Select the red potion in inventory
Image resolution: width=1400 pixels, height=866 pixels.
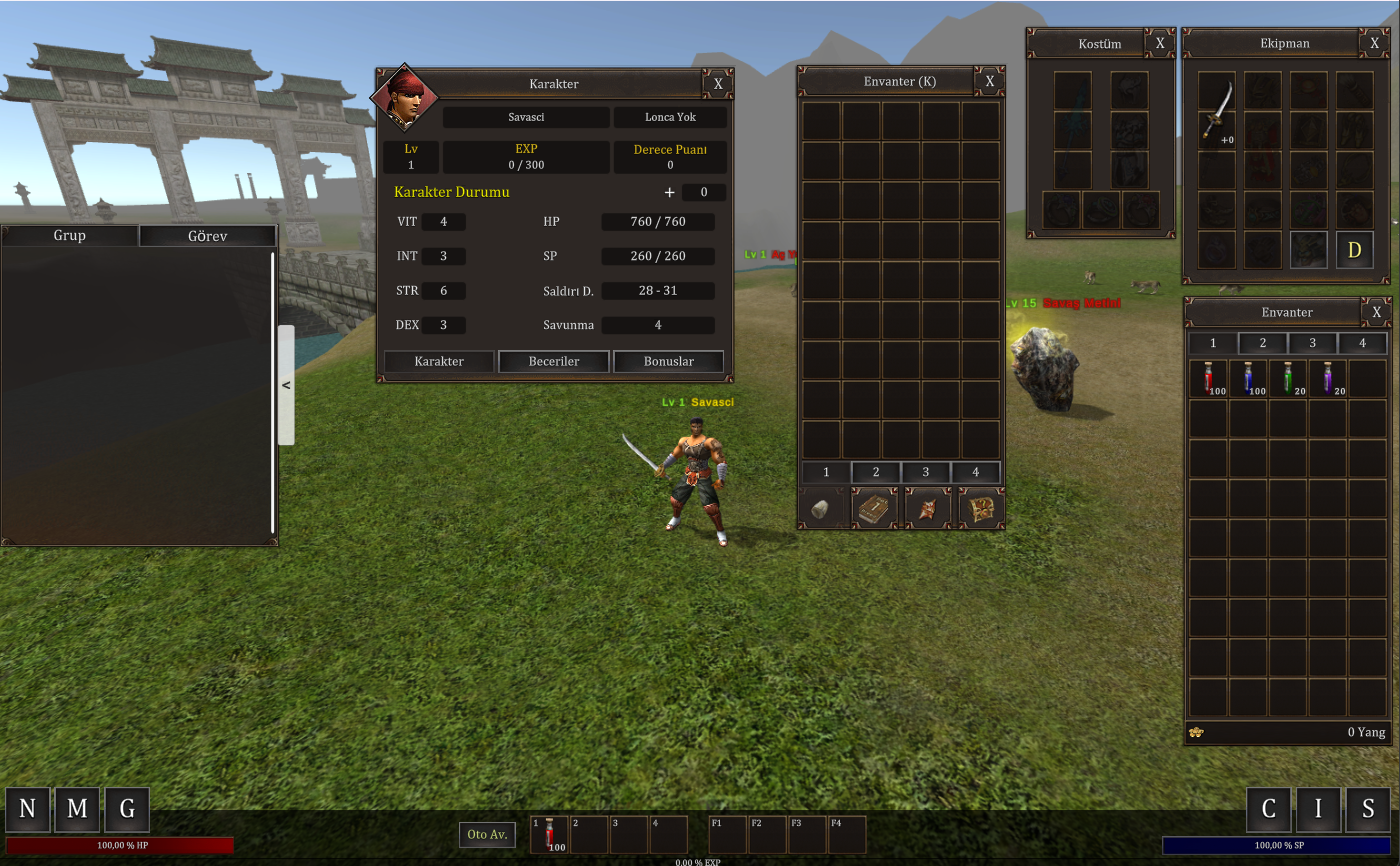coord(1209,378)
